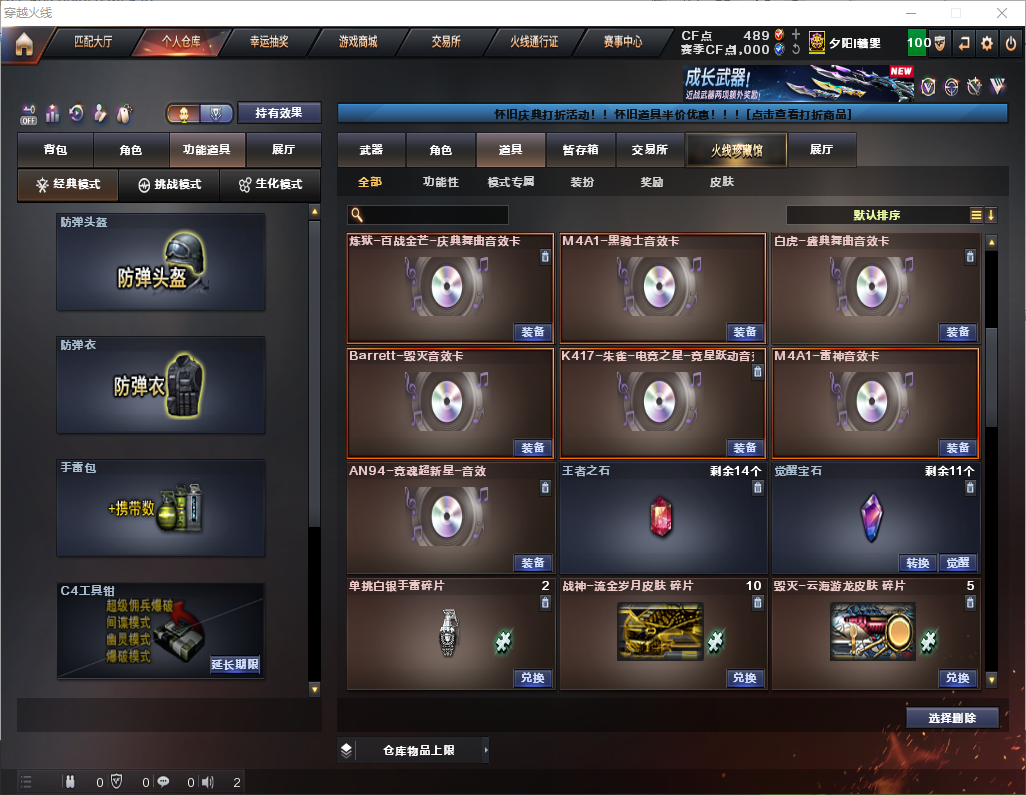Select the 防弹头盔 bulletproof helmet item
1026x795 pixels.
(x=161, y=262)
